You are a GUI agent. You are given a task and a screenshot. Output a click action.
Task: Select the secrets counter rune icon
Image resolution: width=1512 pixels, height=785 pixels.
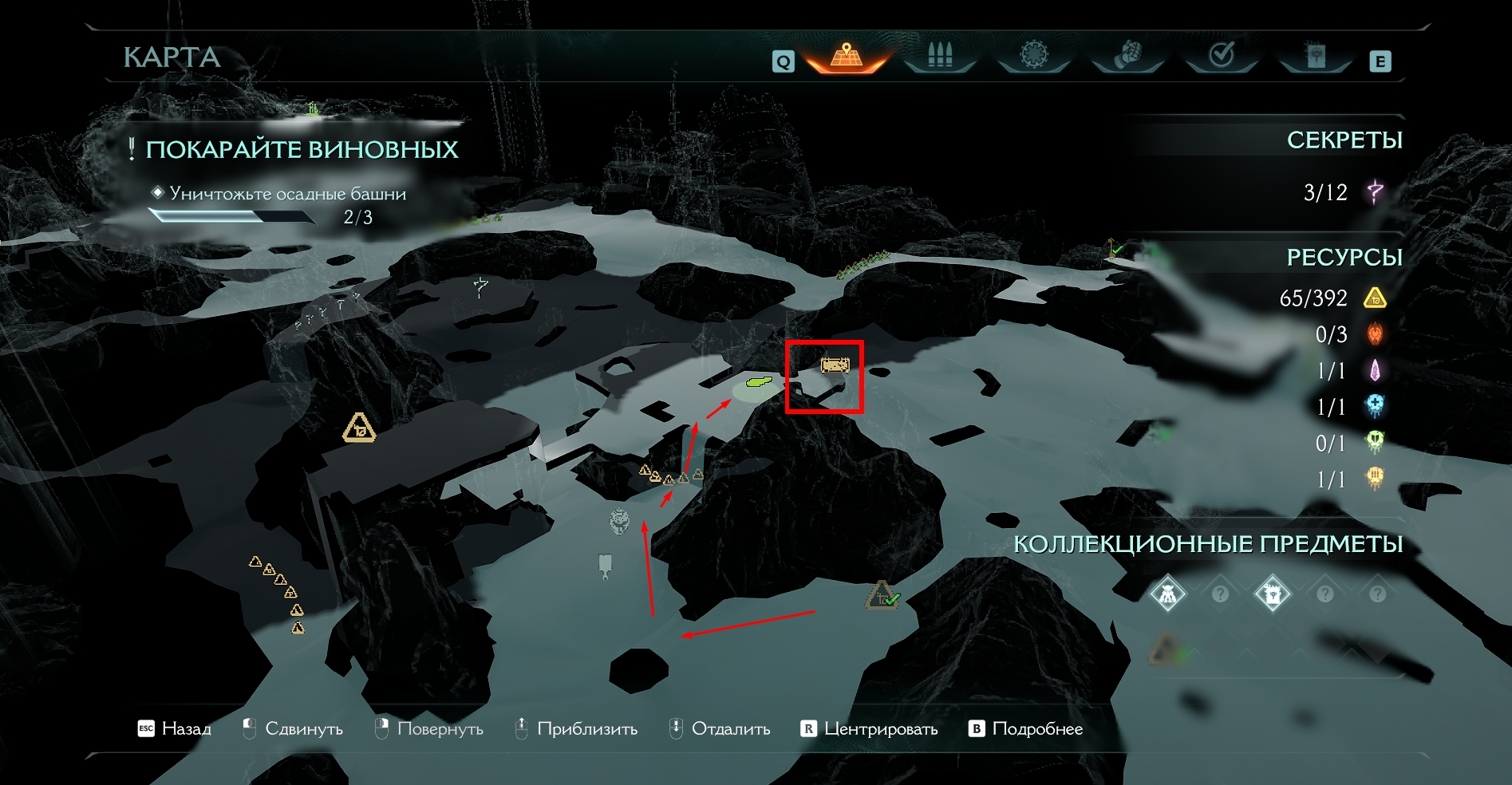(x=1375, y=192)
